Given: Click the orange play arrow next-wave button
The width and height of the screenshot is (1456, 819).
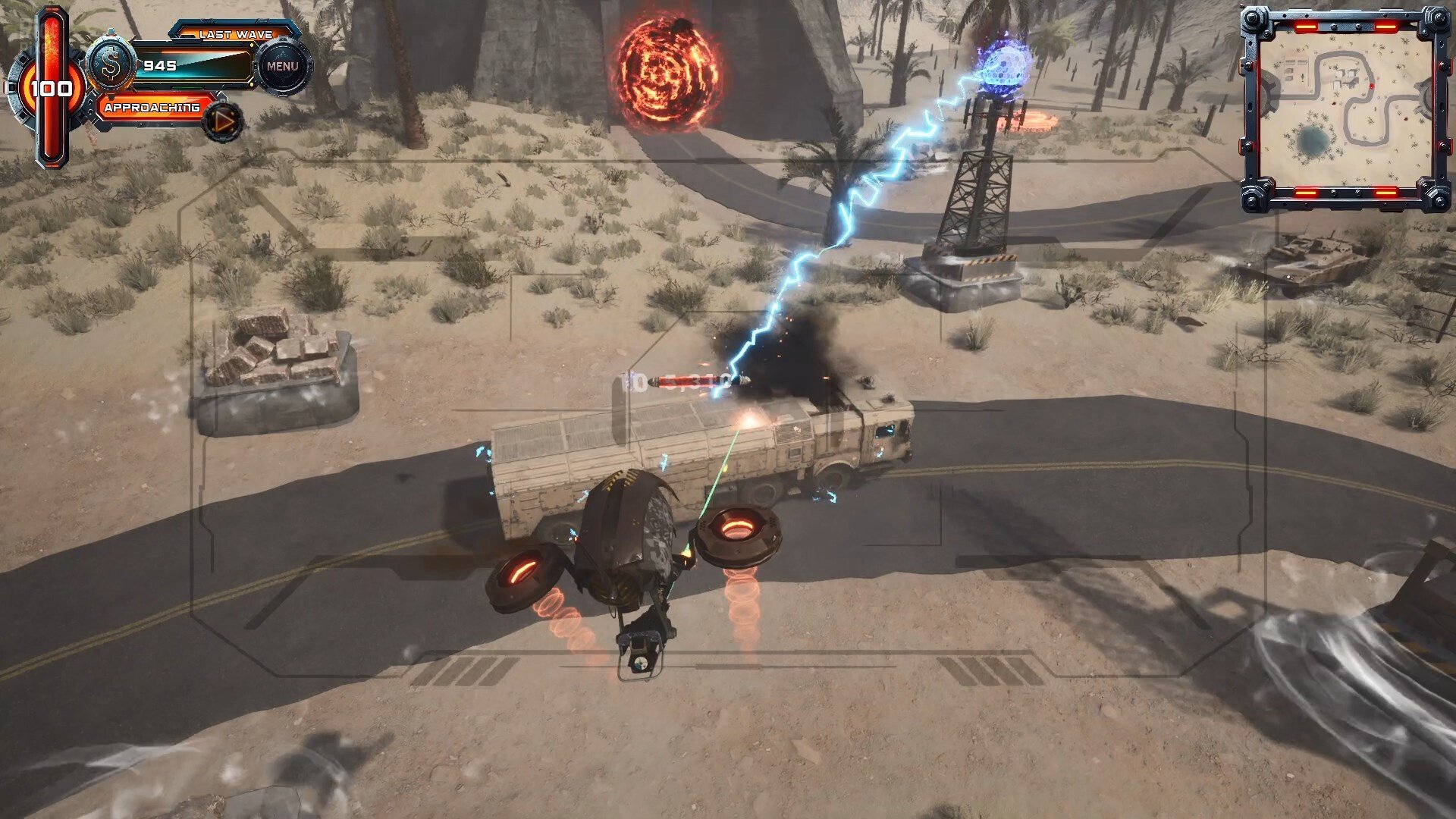Looking at the screenshot, I should pos(224,121).
